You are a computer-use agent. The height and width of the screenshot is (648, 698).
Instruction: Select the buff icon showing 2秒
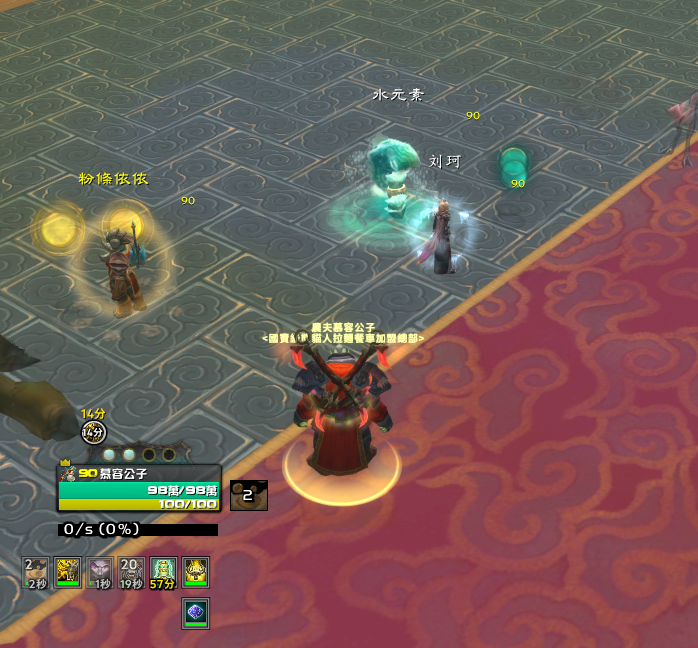(36, 571)
